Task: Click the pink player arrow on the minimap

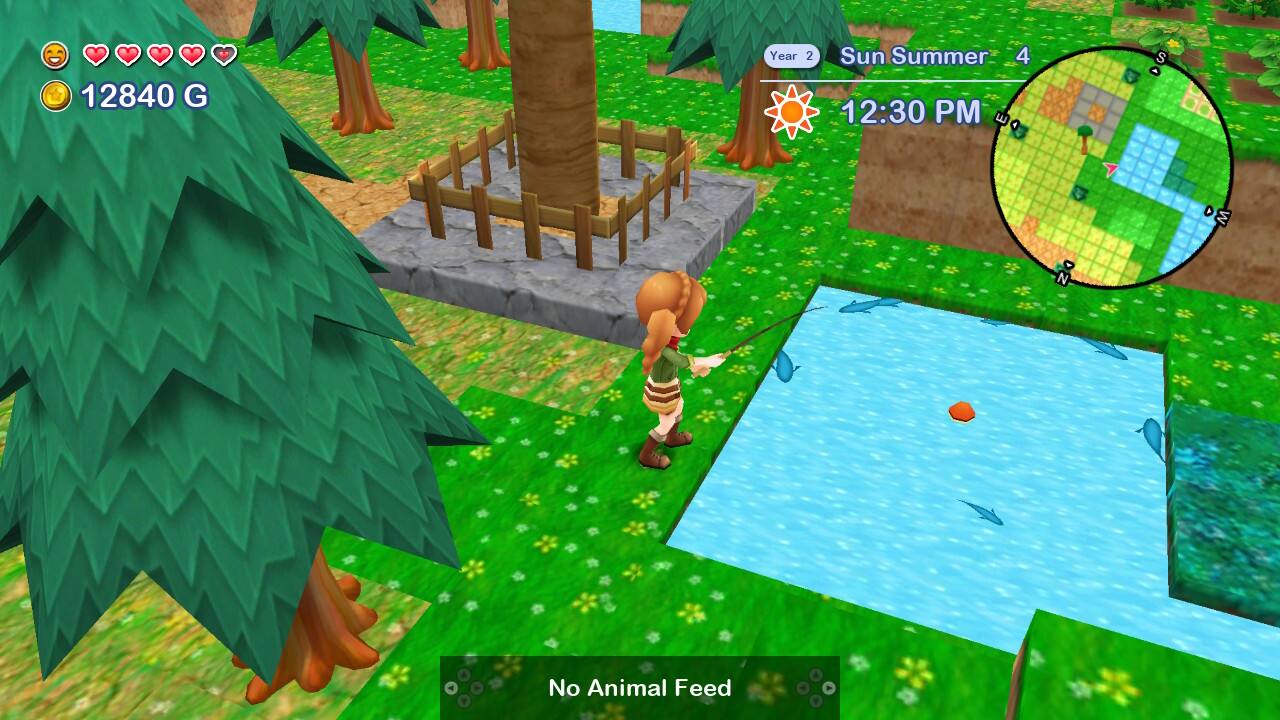Action: tap(1111, 168)
